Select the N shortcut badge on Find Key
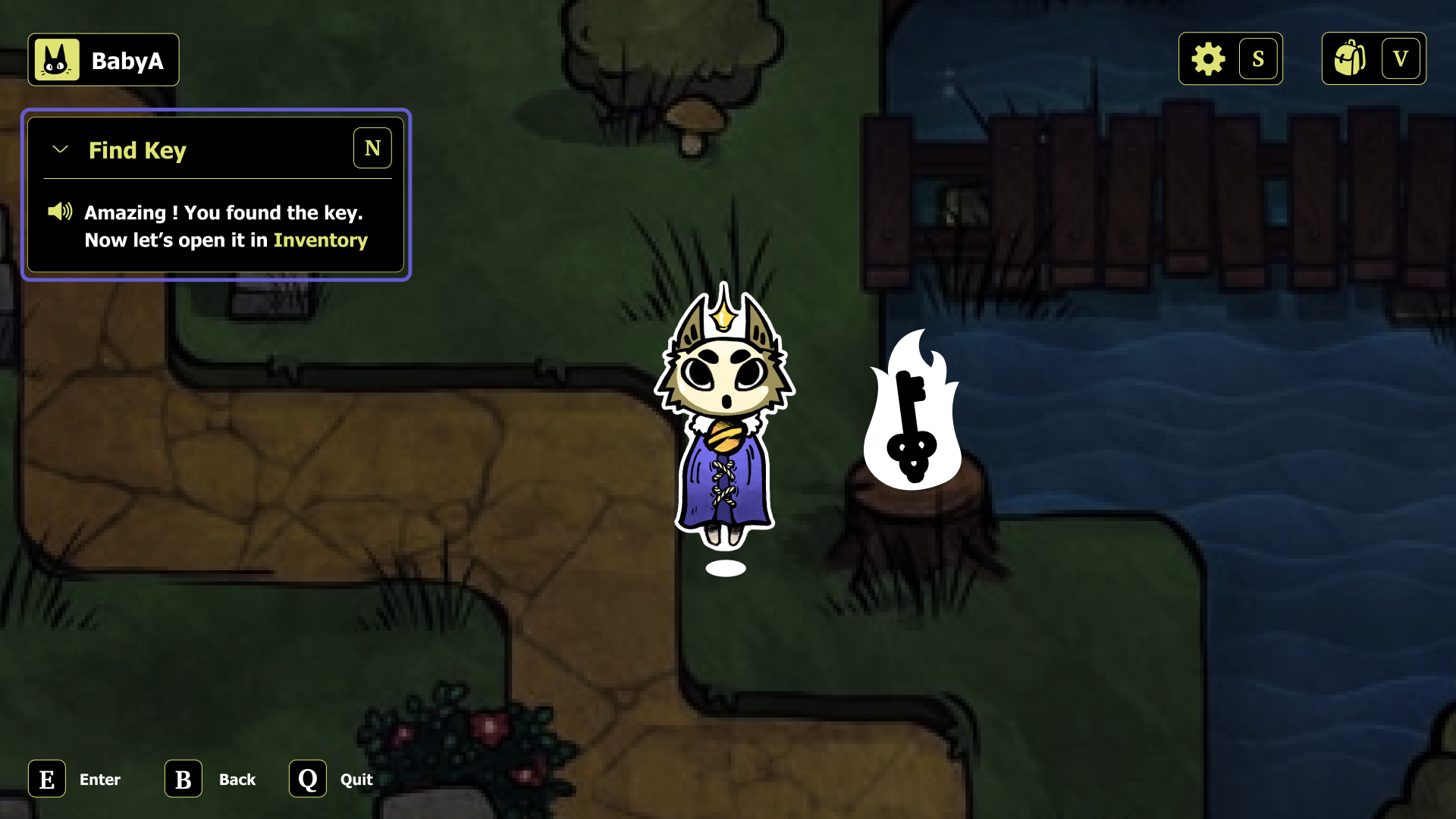This screenshot has width=1456, height=819. pos(372,148)
